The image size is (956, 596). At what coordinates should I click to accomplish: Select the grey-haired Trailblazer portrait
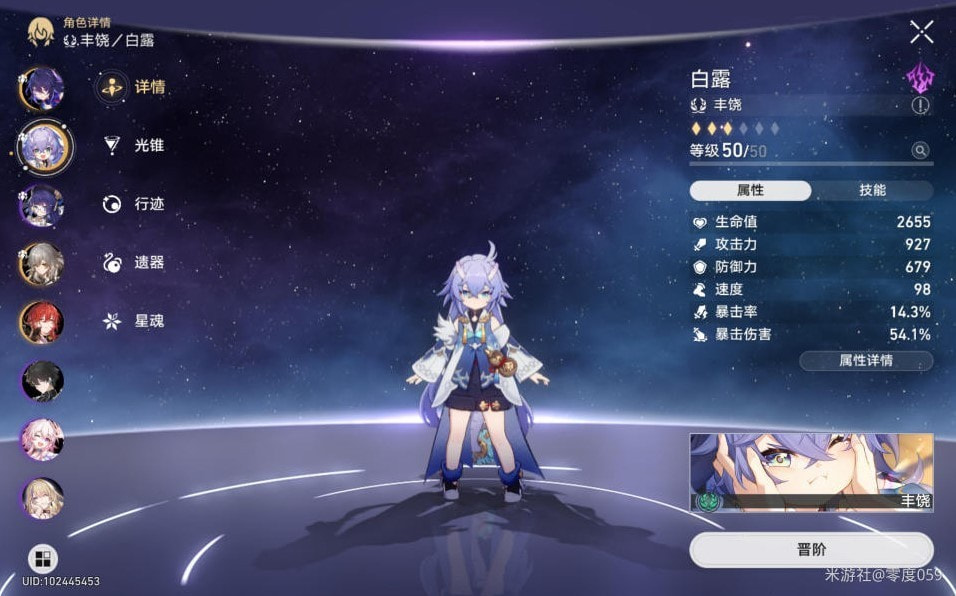point(42,264)
